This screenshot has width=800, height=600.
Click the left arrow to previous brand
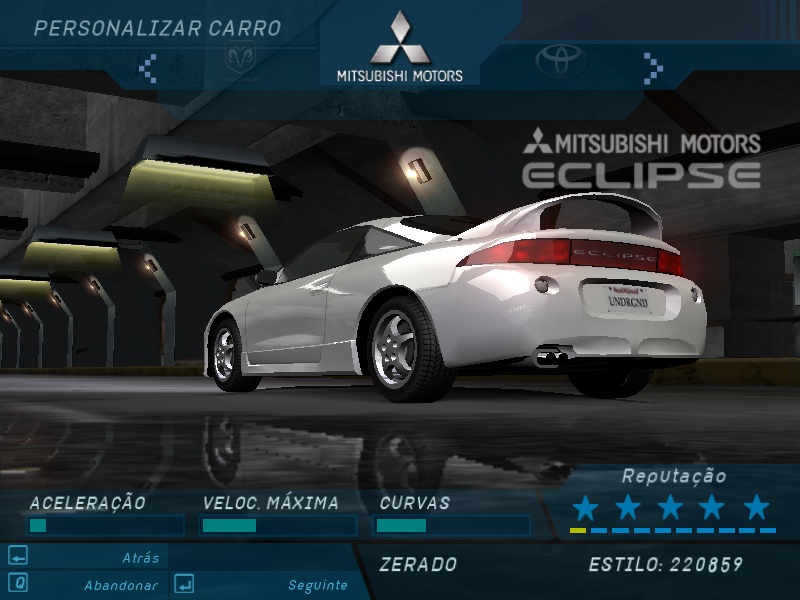pyautogui.click(x=148, y=67)
